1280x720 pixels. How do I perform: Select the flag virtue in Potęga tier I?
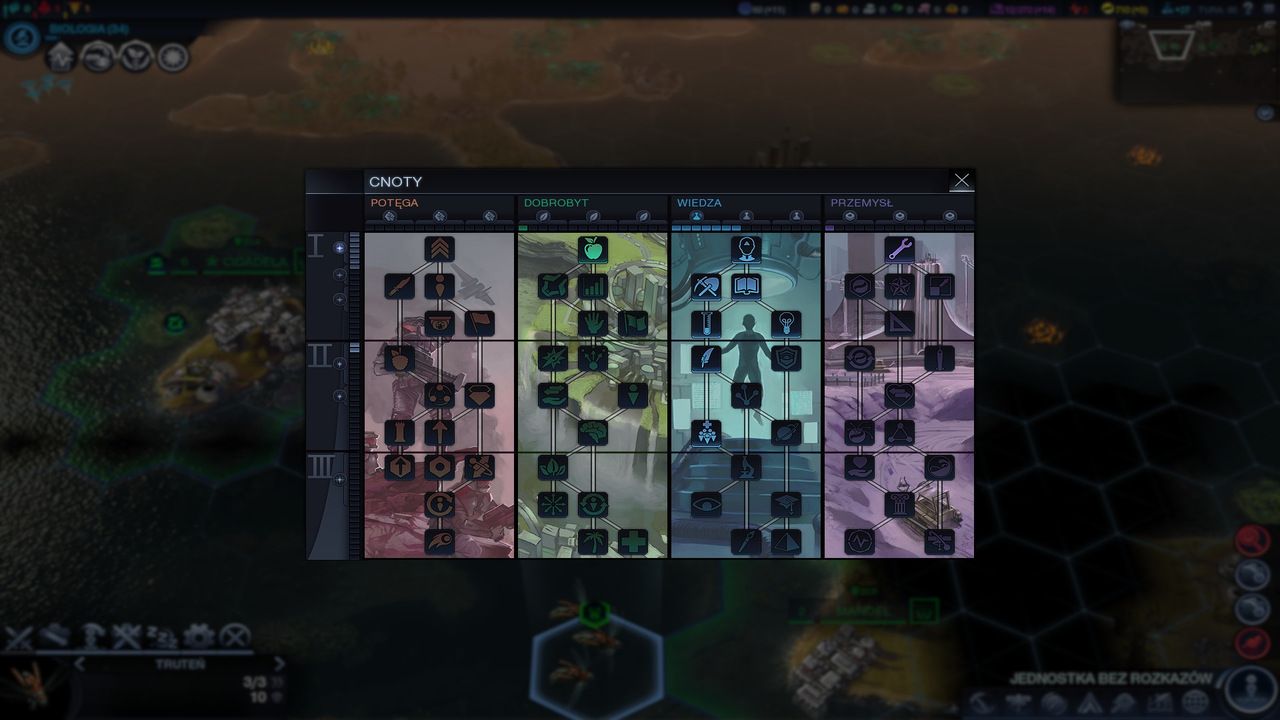(x=479, y=322)
